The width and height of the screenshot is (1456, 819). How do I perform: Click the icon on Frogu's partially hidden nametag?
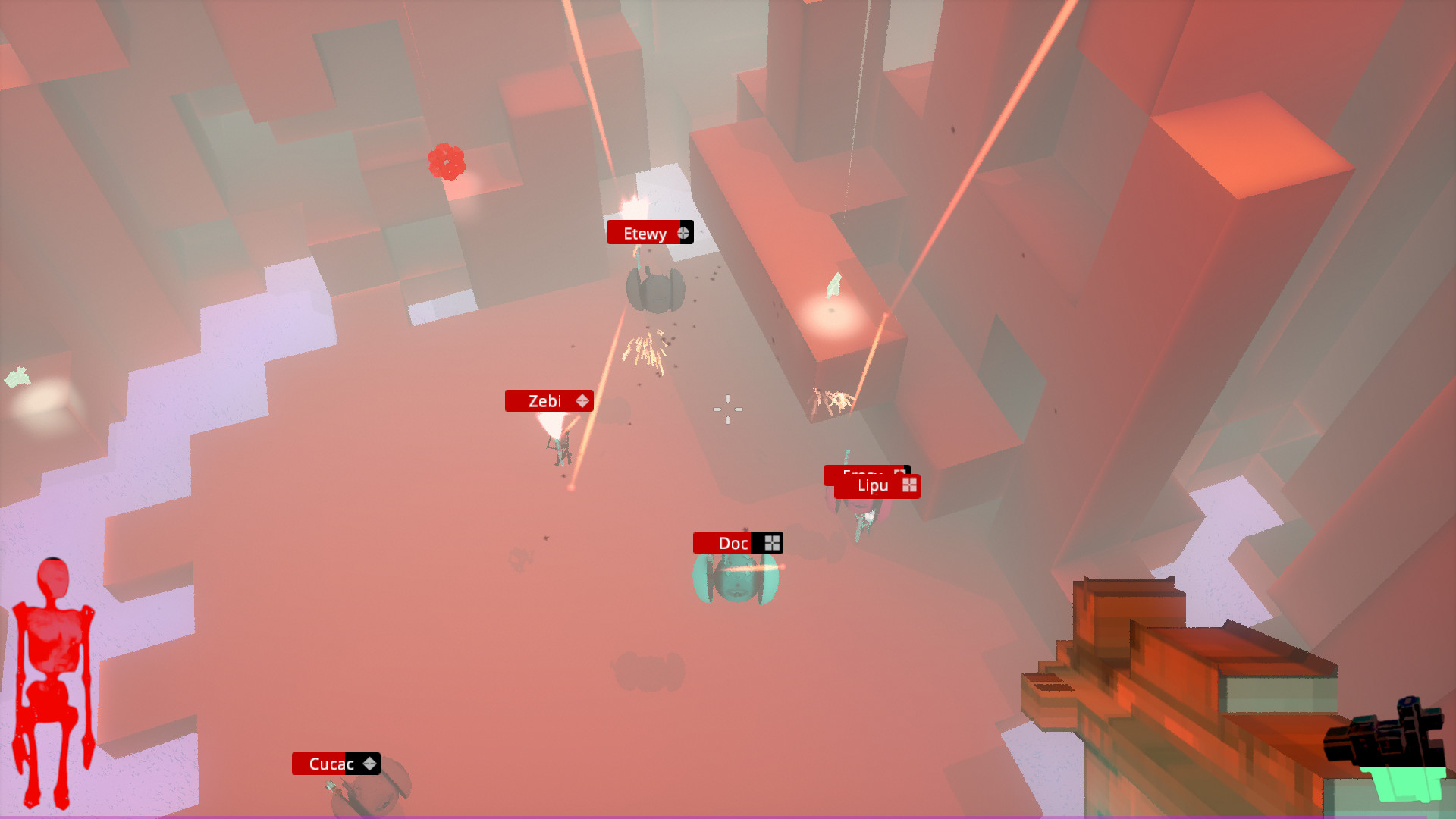(899, 472)
